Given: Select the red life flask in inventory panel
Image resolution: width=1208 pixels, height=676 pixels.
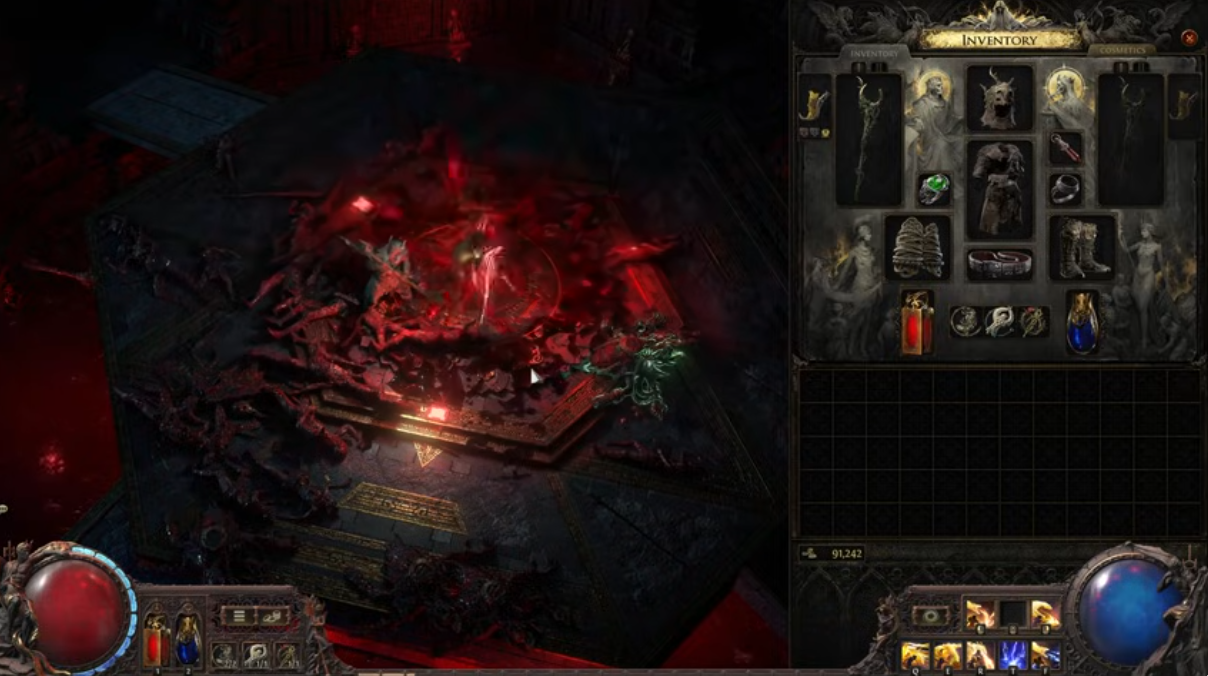Looking at the screenshot, I should [x=917, y=322].
